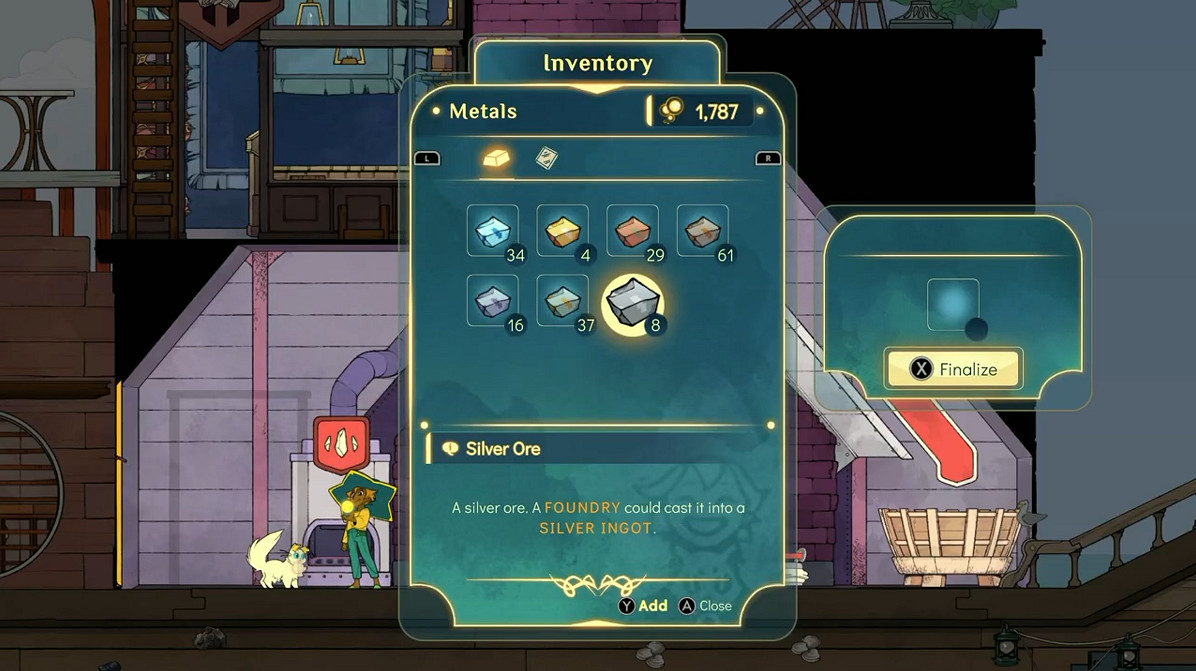Close the Inventory panel

(x=705, y=606)
